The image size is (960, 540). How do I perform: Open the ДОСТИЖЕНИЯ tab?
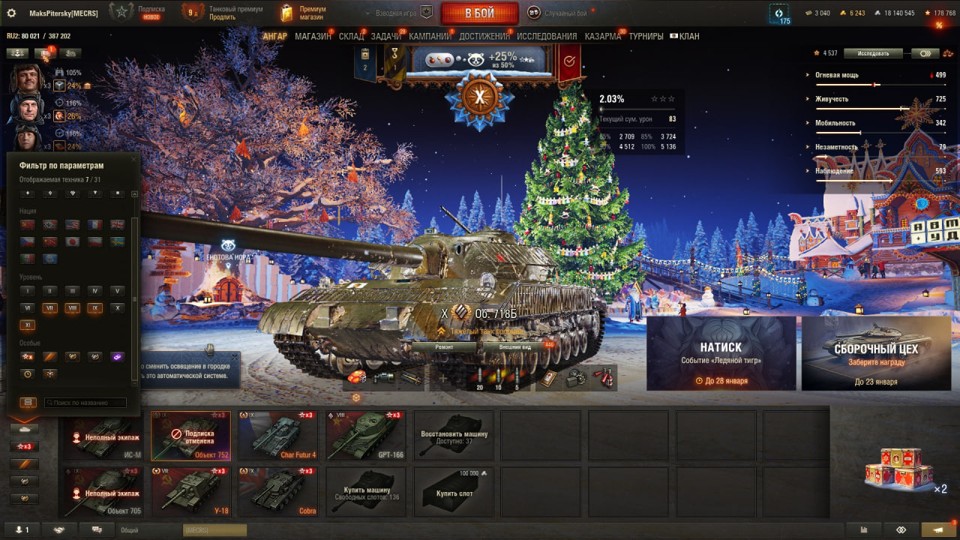(x=484, y=37)
